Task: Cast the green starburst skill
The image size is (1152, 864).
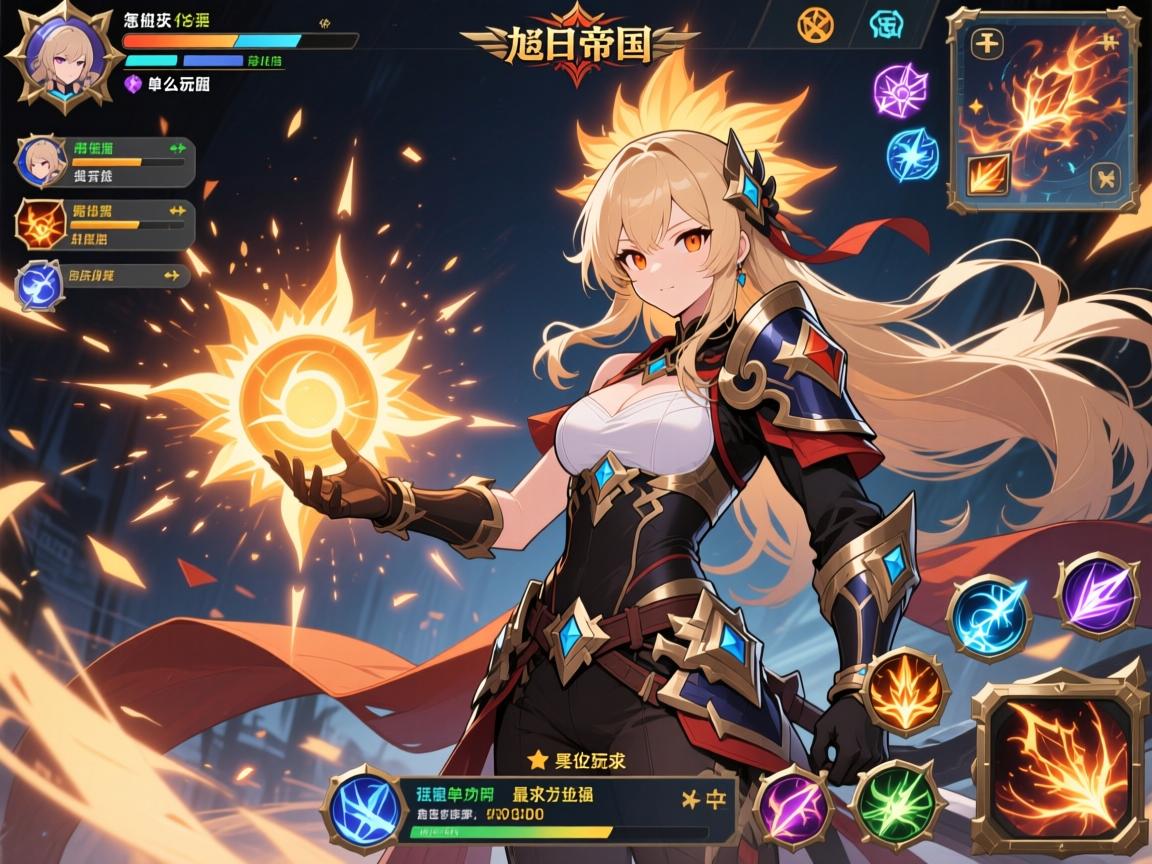Action: [x=897, y=803]
